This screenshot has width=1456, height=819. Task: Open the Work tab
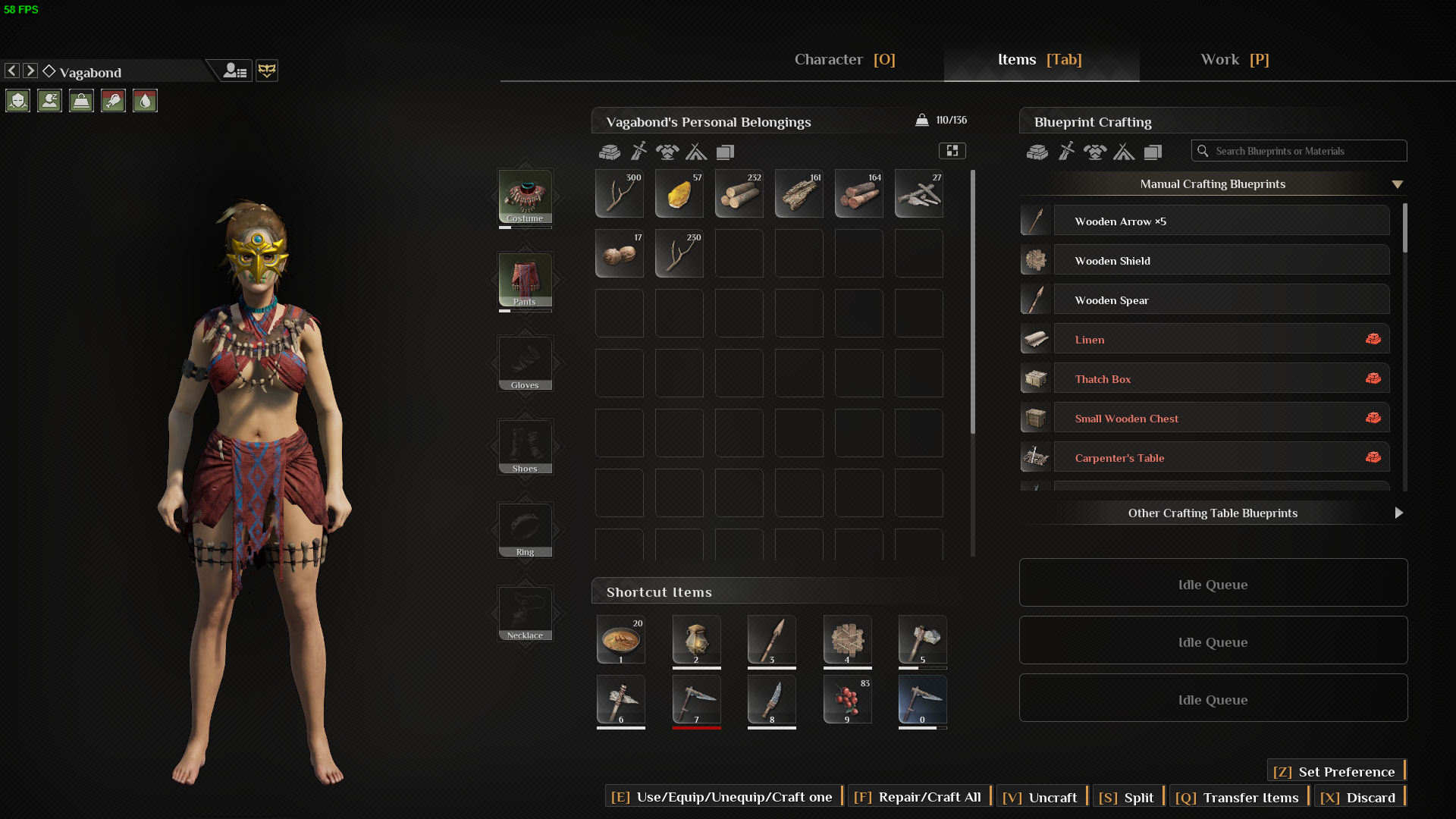(x=1234, y=60)
